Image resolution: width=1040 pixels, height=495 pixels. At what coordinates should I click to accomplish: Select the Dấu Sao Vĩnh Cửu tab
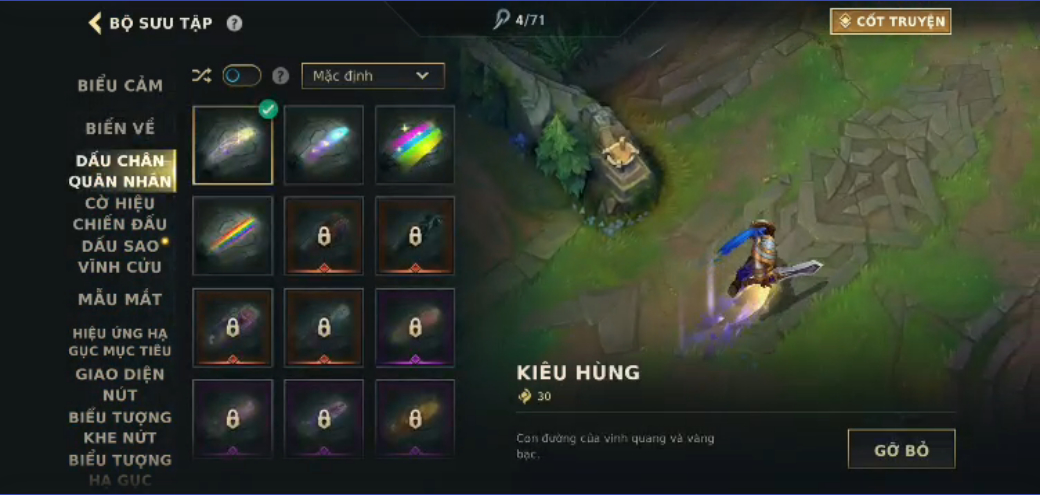[x=119, y=256]
